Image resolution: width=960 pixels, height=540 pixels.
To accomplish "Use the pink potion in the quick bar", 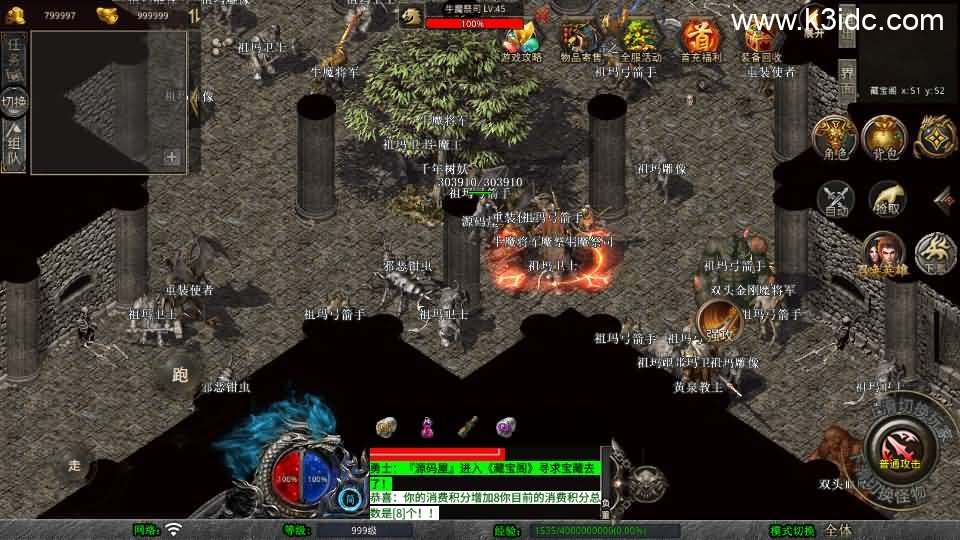I will point(426,427).
